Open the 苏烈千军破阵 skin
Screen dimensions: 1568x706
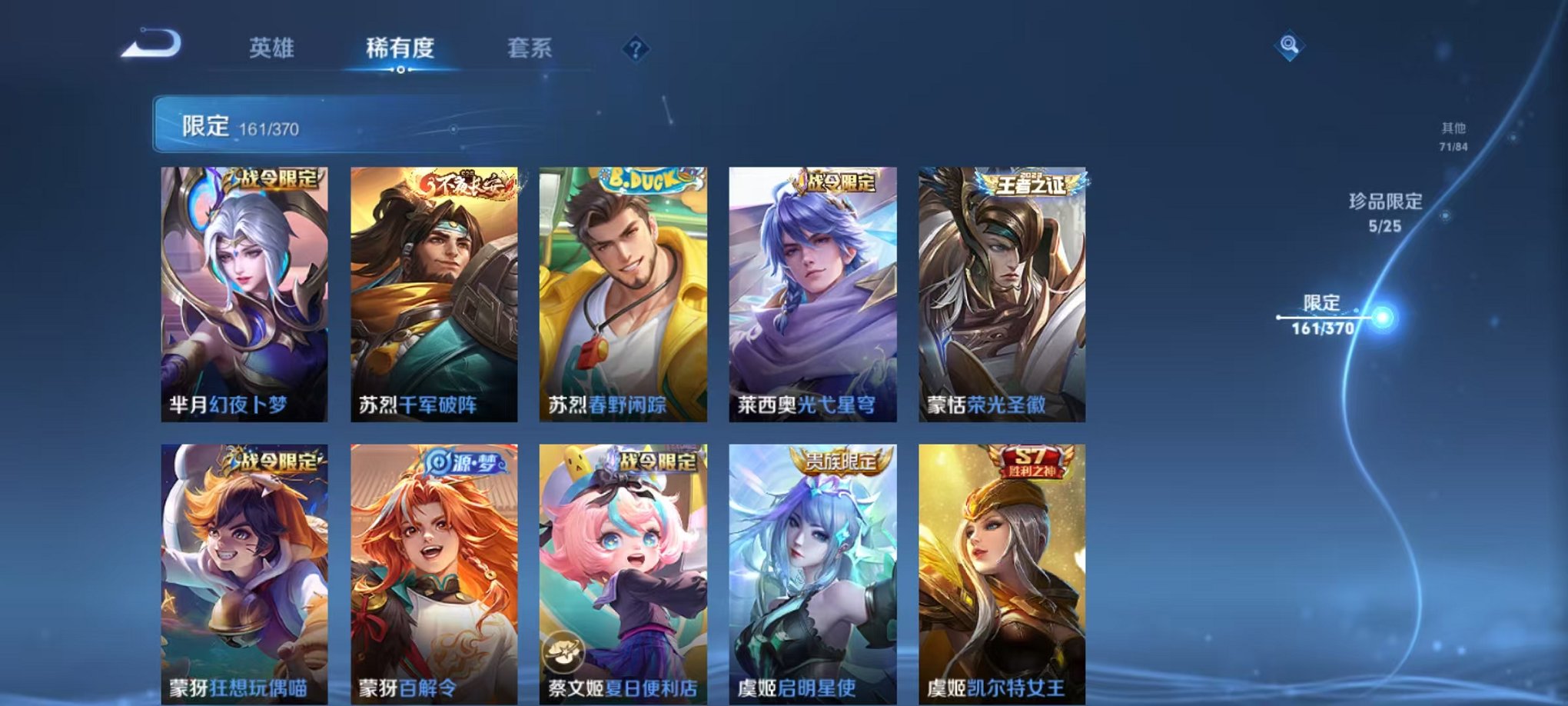[x=434, y=292]
